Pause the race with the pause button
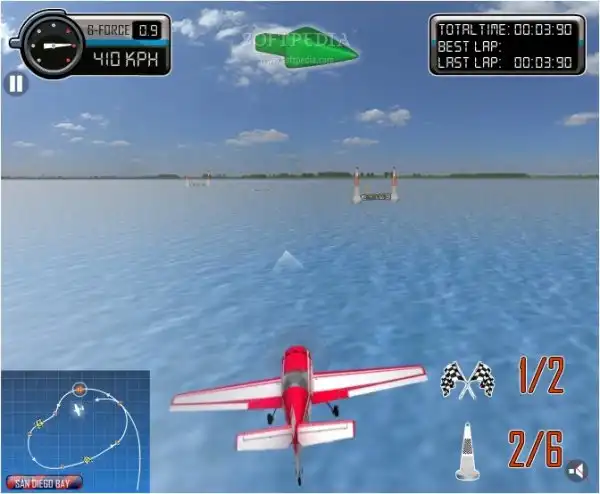 pos(16,84)
